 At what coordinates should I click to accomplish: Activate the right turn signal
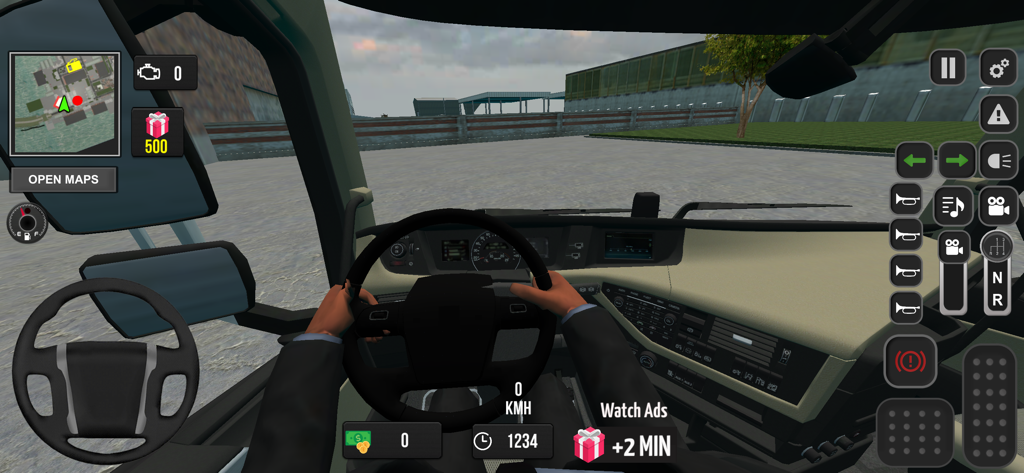pos(957,160)
